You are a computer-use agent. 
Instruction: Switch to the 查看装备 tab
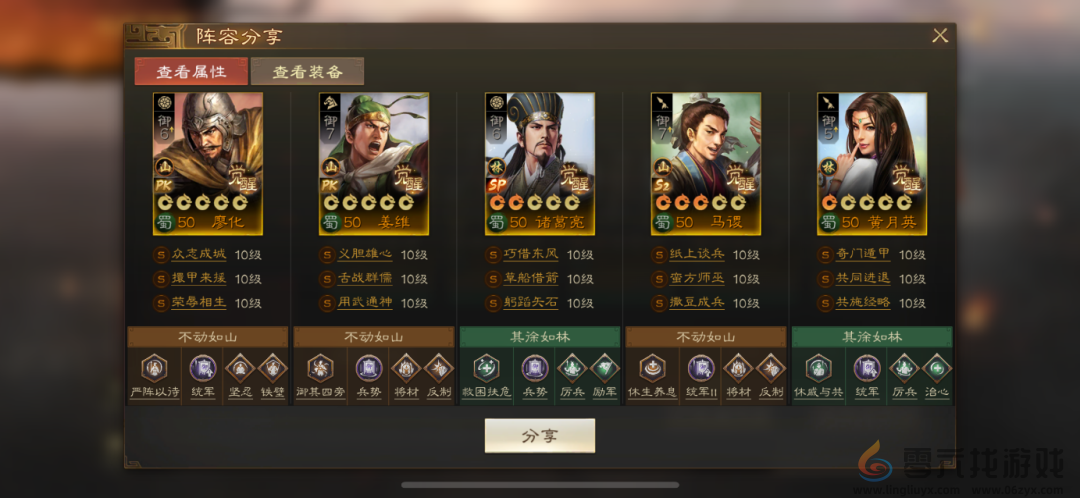click(x=307, y=72)
